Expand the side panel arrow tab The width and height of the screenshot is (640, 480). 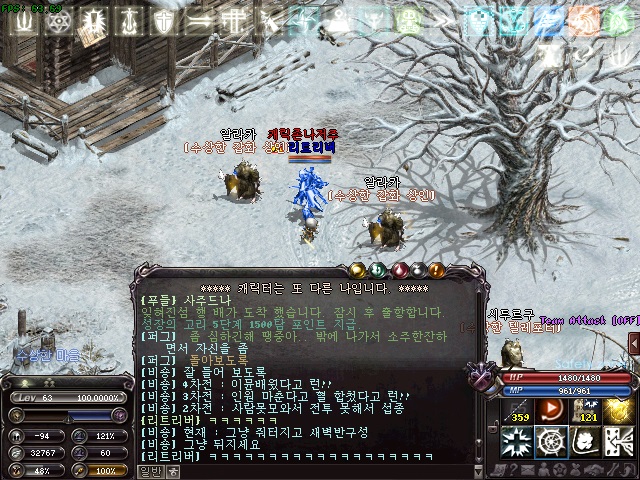[x=634, y=344]
